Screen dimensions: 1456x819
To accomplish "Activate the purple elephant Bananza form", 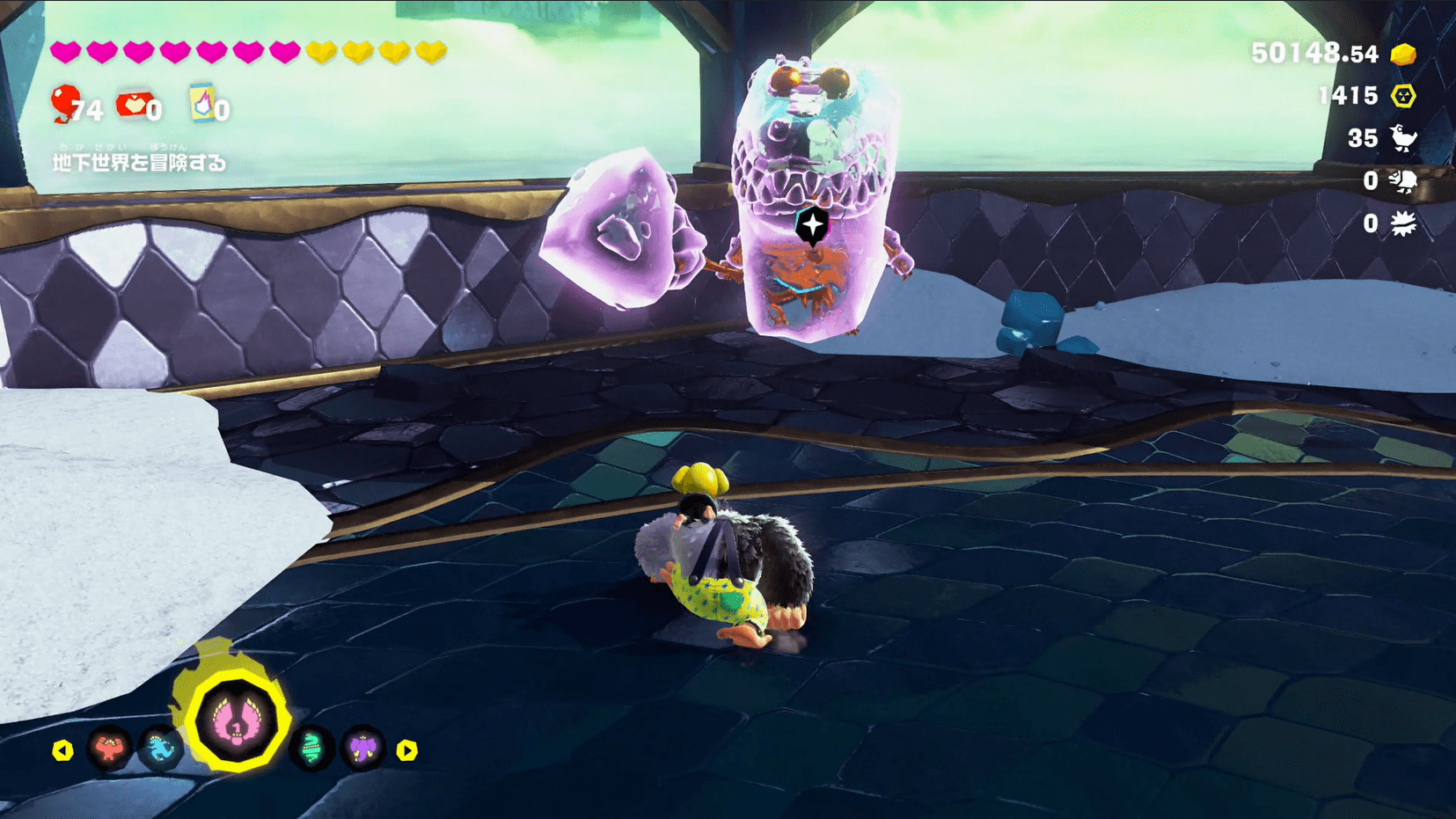I will coord(362,750).
